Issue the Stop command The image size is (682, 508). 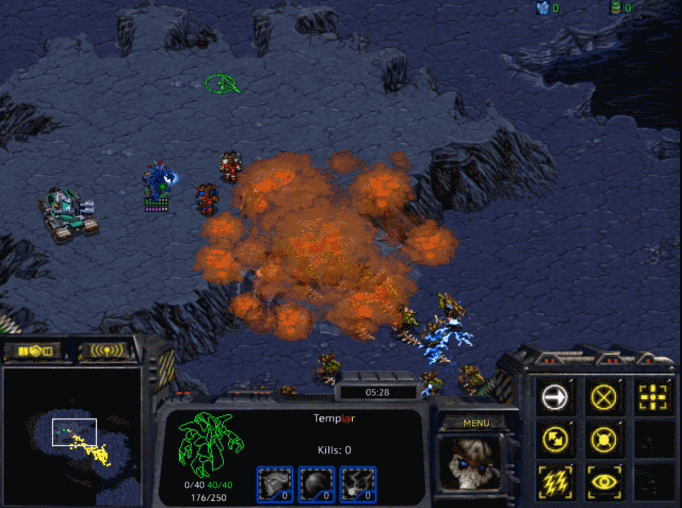[603, 398]
